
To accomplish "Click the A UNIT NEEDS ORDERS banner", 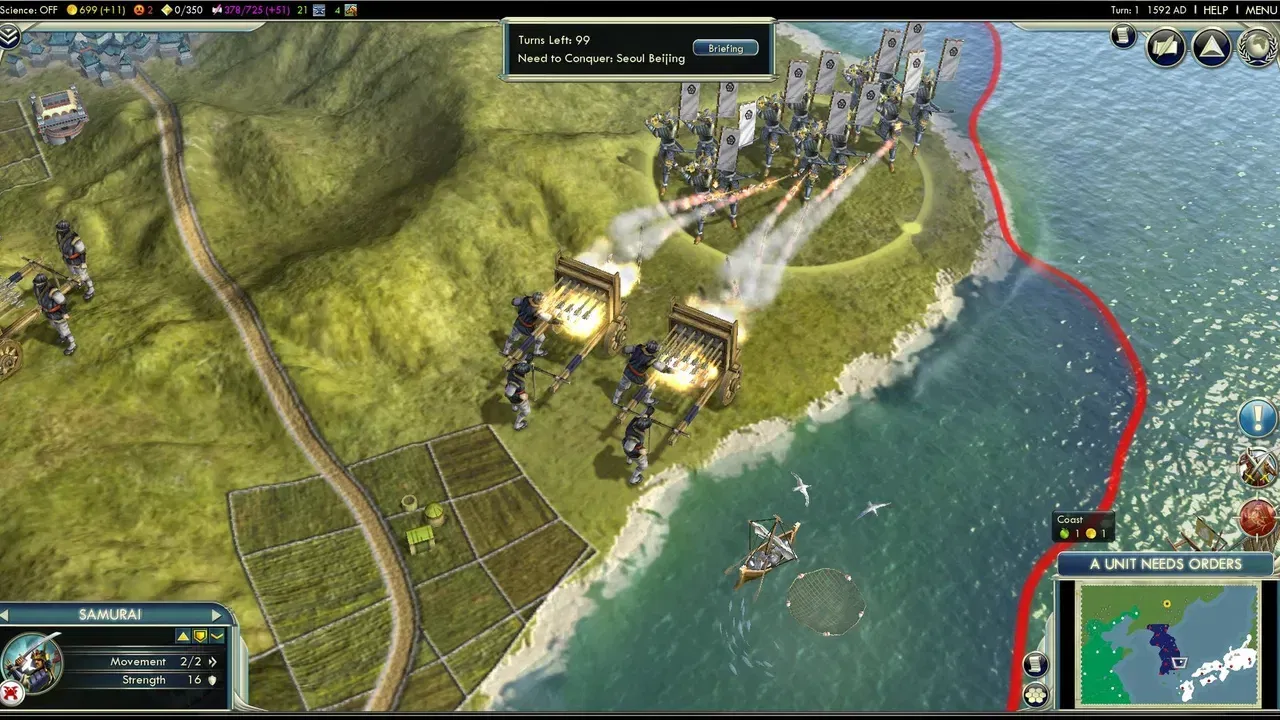I will pos(1165,564).
